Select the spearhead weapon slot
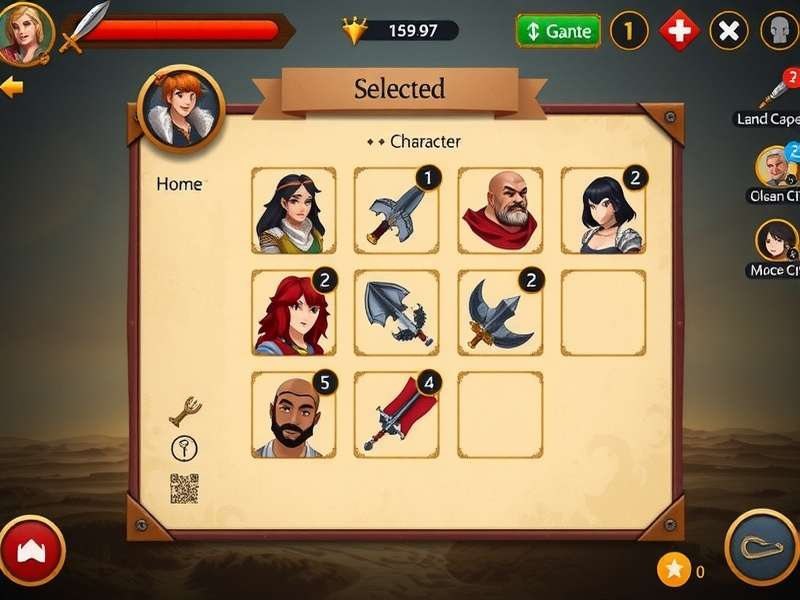Screen dimensions: 800x600 coord(396,312)
